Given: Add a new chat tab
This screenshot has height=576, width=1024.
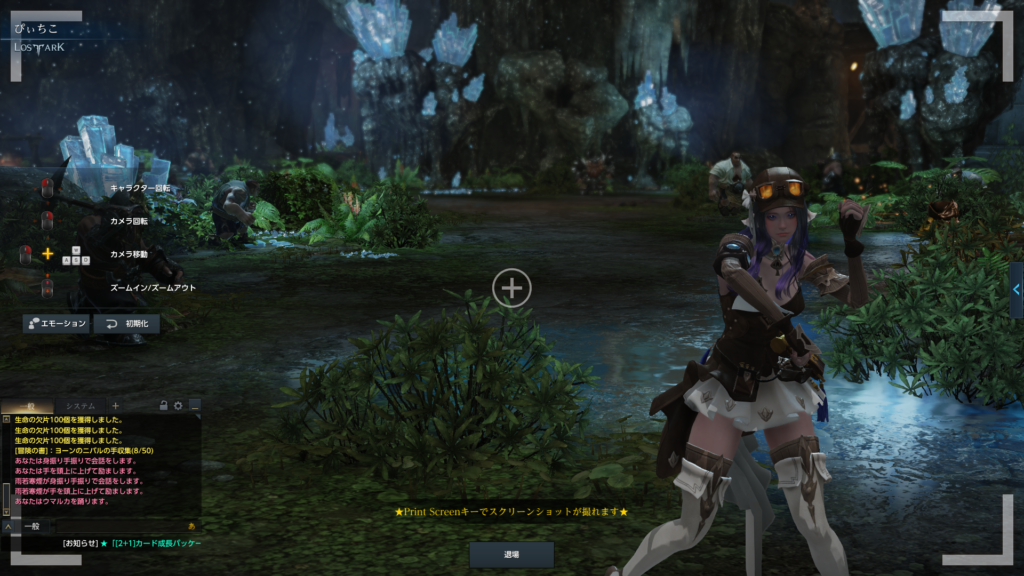Looking at the screenshot, I should [115, 405].
